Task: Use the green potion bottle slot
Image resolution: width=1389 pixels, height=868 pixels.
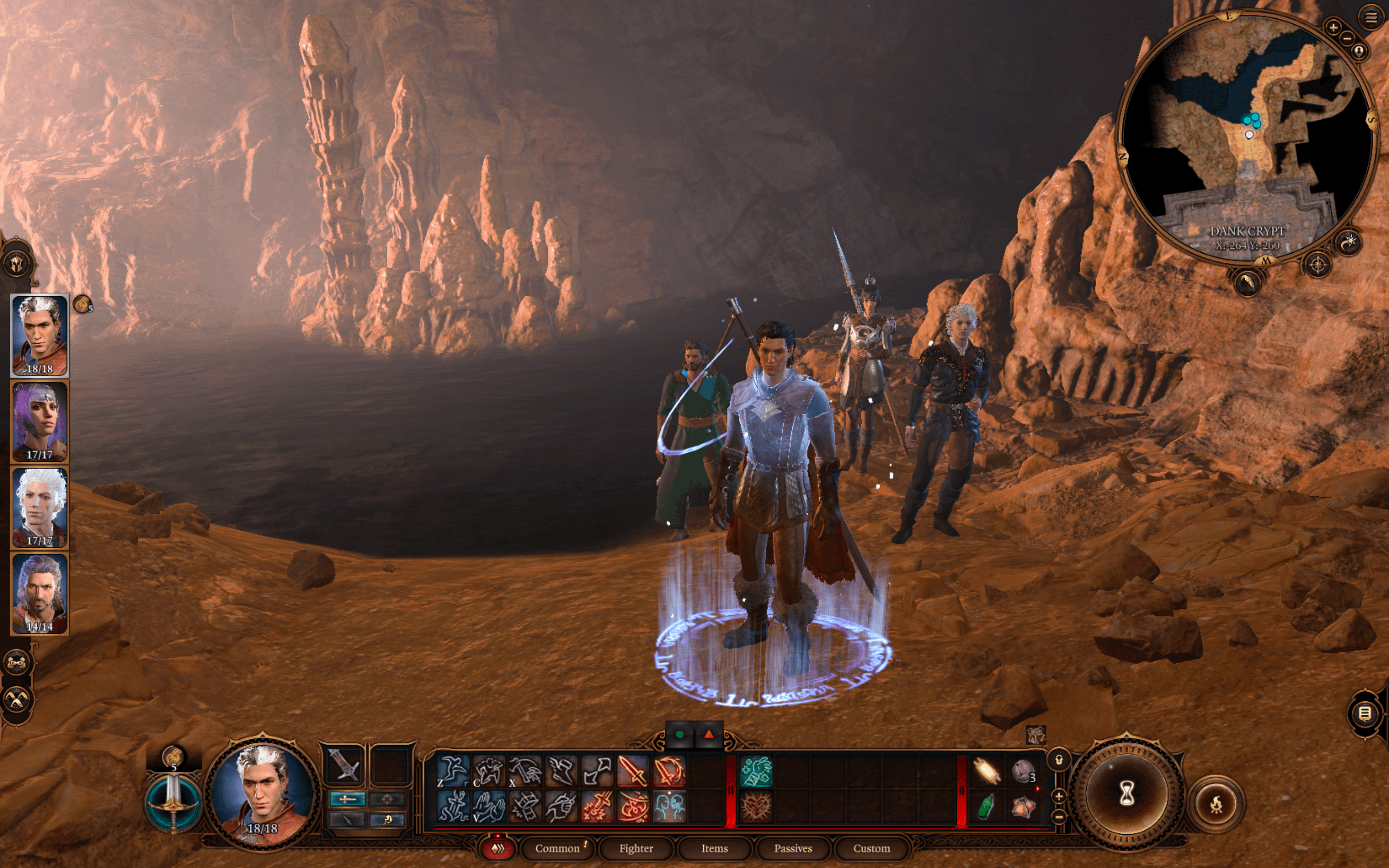Action: pyautogui.click(x=986, y=806)
